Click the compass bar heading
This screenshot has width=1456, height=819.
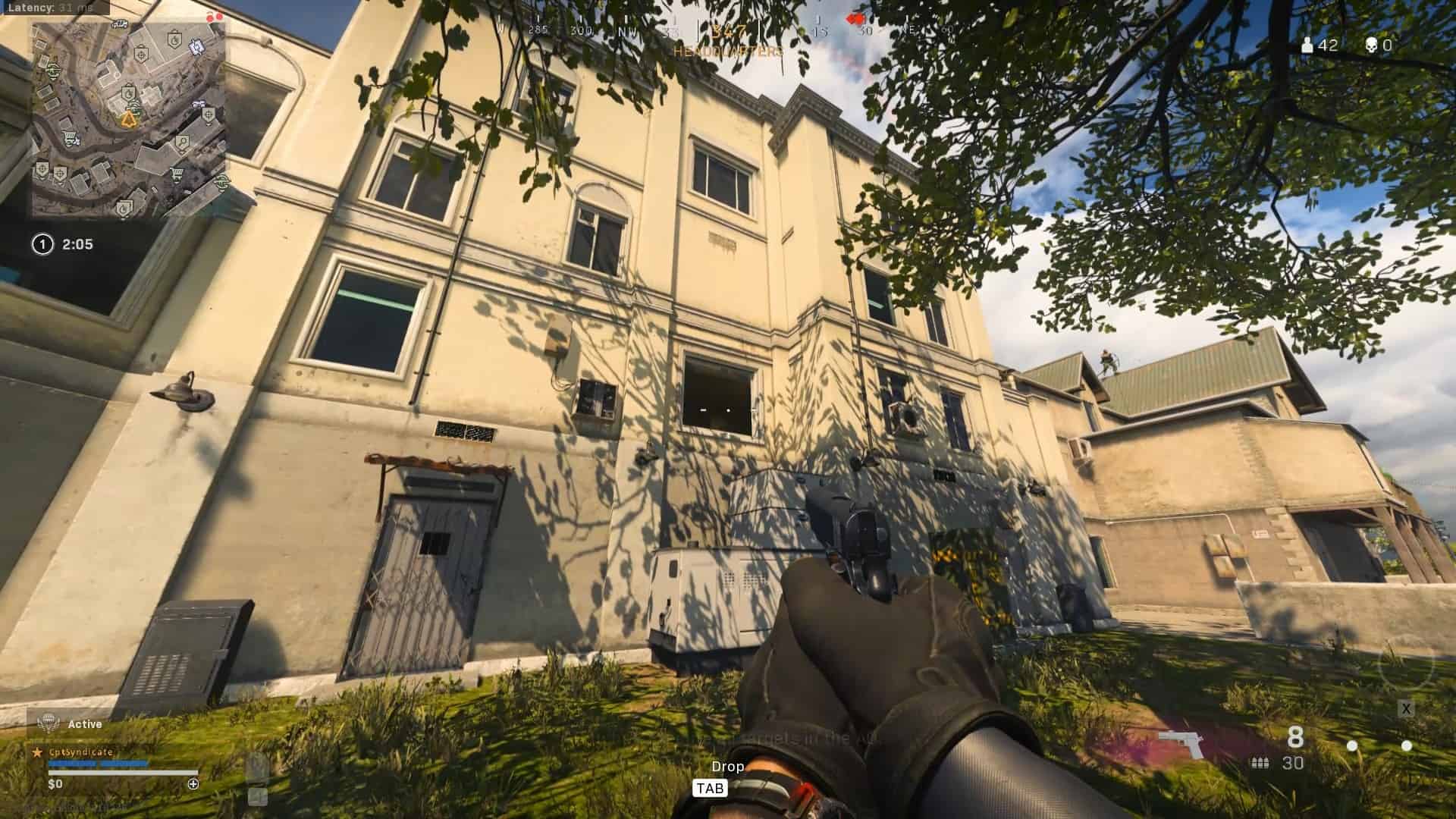(x=728, y=32)
